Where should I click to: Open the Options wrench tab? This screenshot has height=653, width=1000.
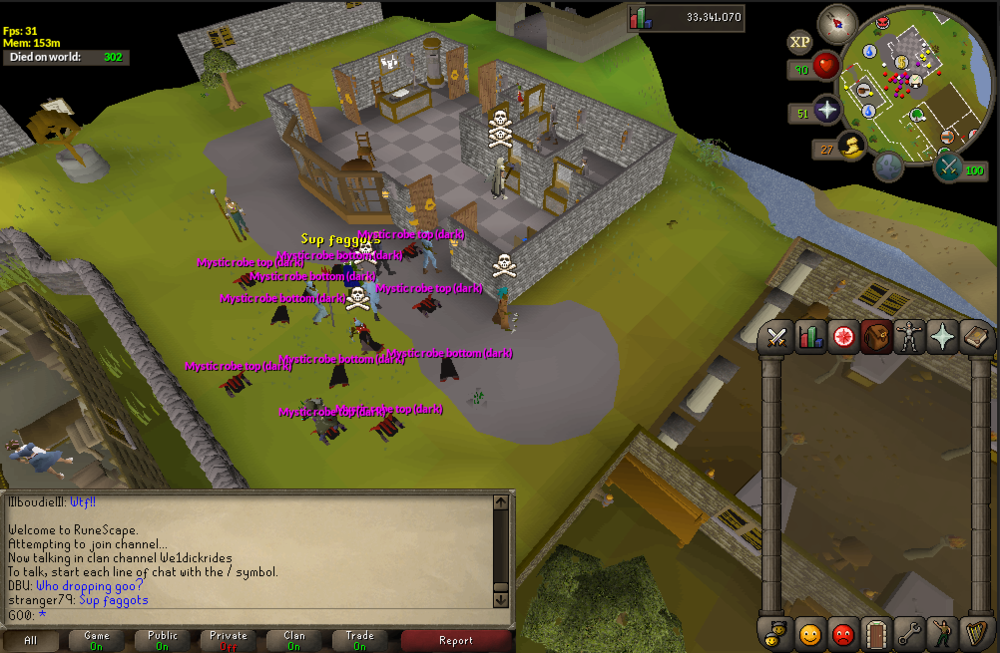[x=909, y=634]
